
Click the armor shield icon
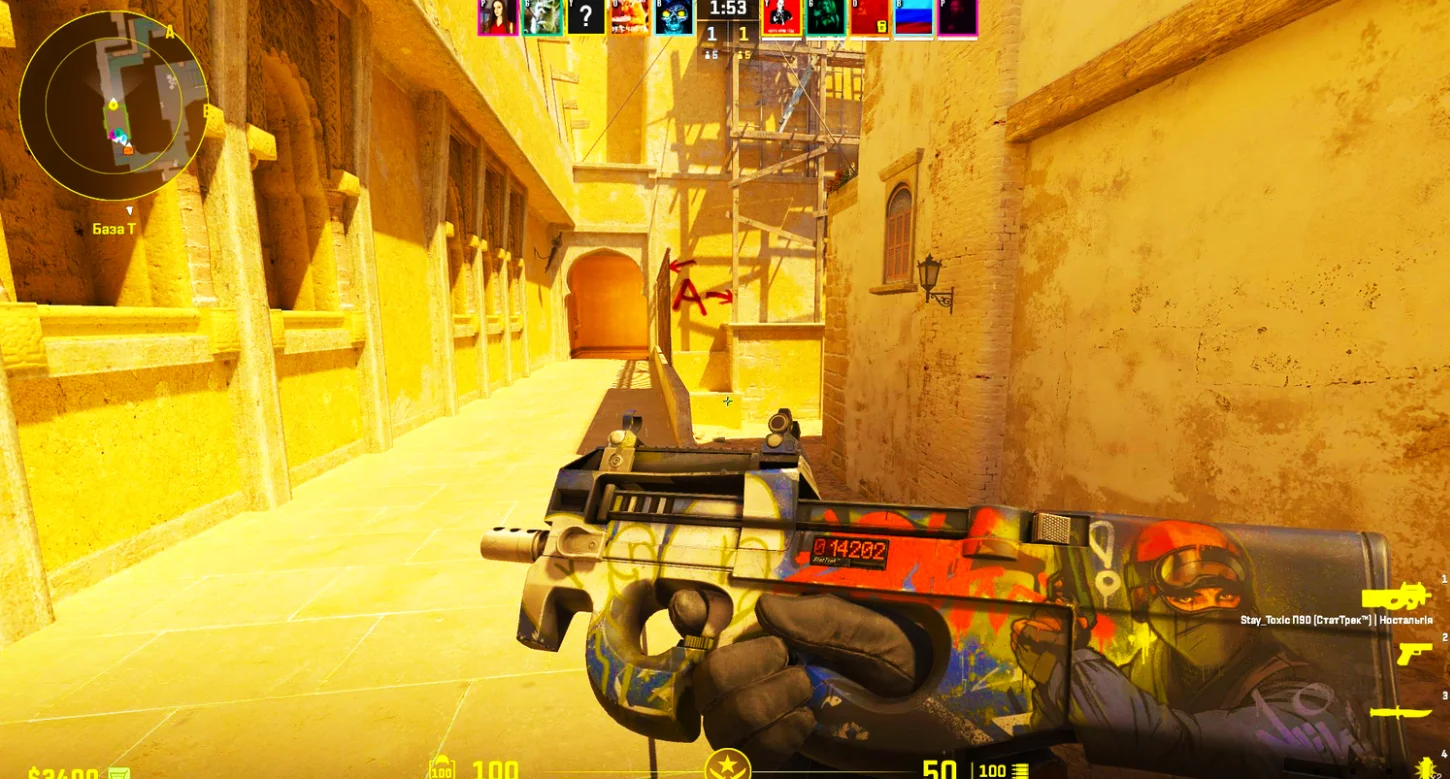pyautogui.click(x=441, y=769)
